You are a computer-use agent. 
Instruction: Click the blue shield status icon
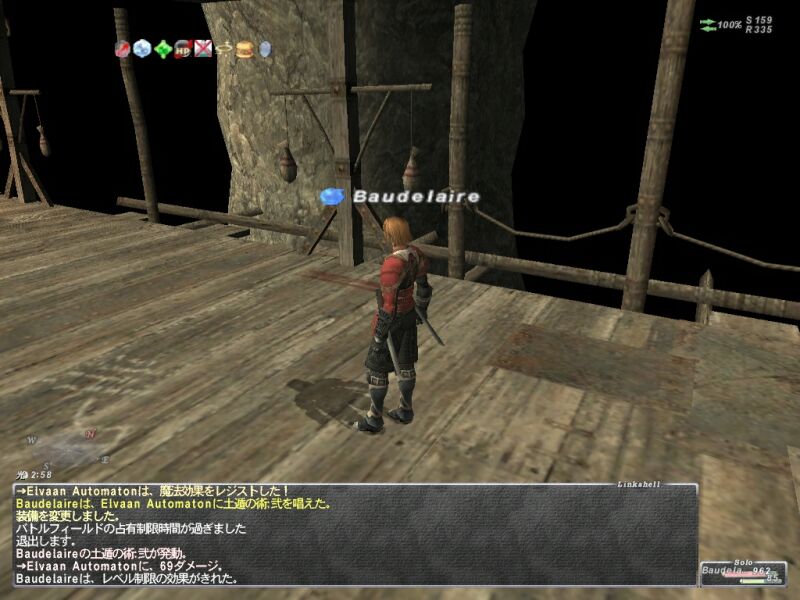pyautogui.click(x=265, y=48)
